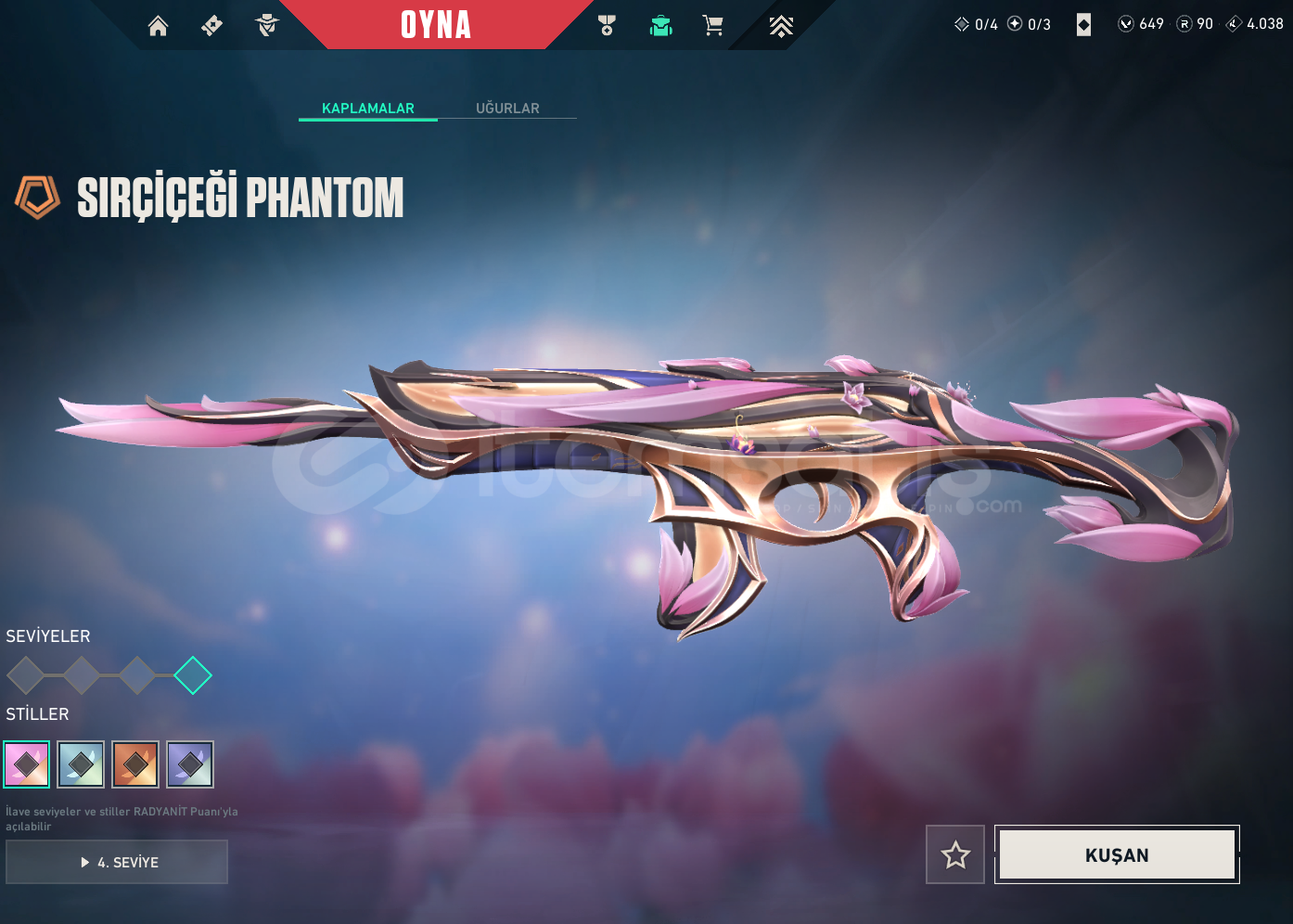Open the green agents icon
The image size is (1293, 924).
tap(661, 26)
